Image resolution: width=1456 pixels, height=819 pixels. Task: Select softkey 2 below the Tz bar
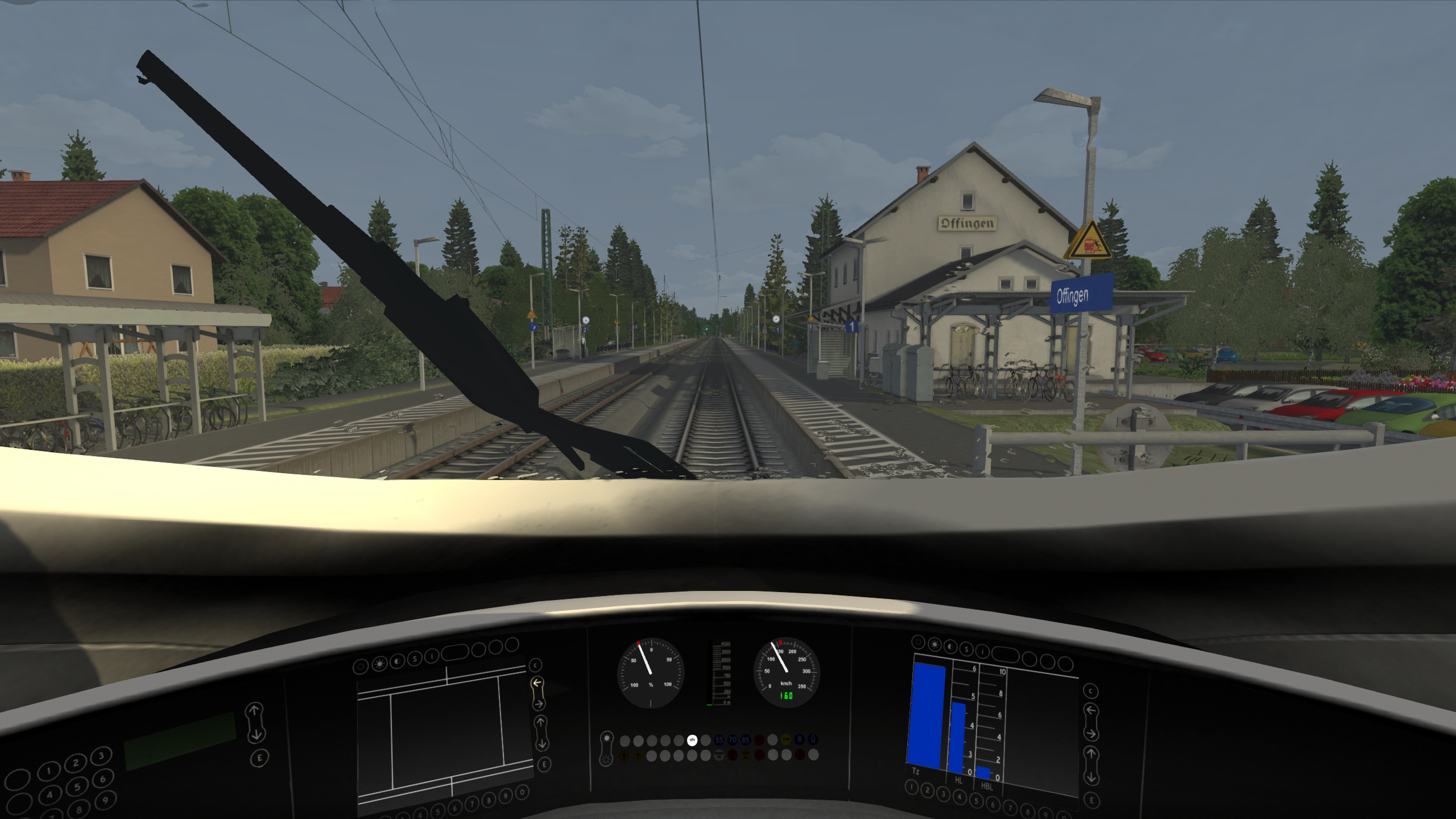coord(928,791)
